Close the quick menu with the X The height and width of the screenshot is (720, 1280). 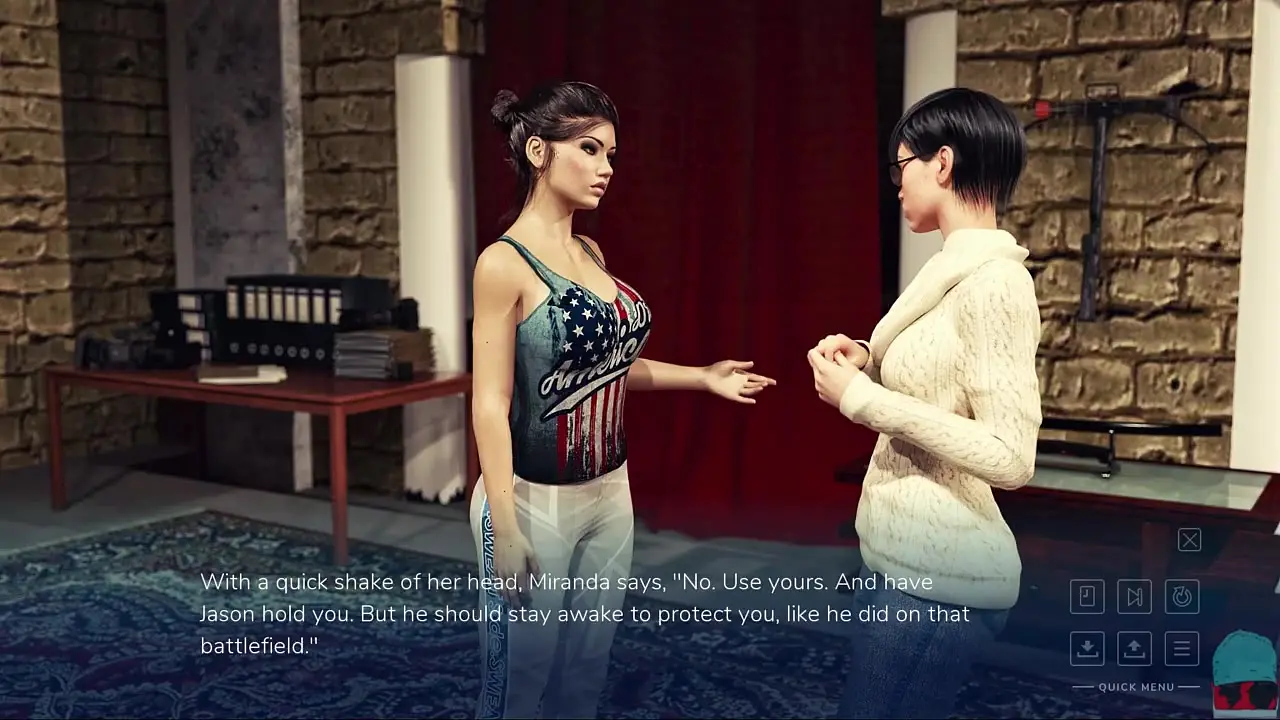[1189, 540]
